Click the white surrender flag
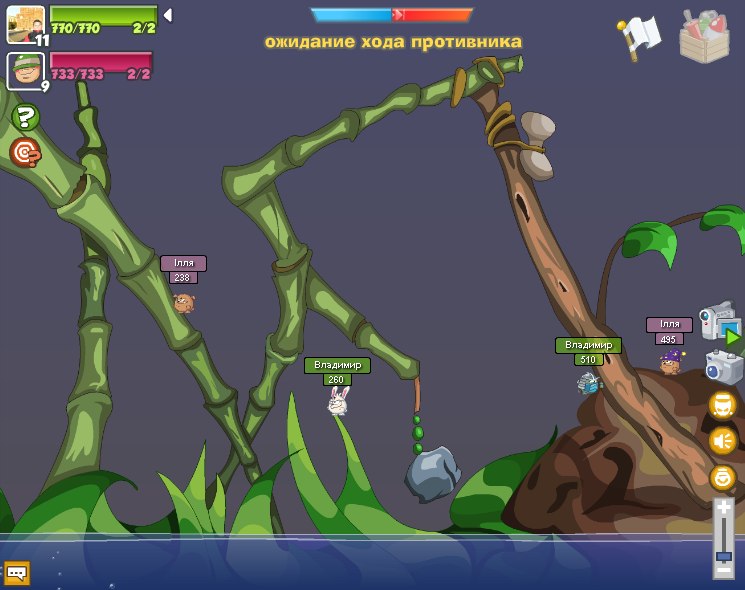The height and width of the screenshot is (590, 745). (640, 37)
